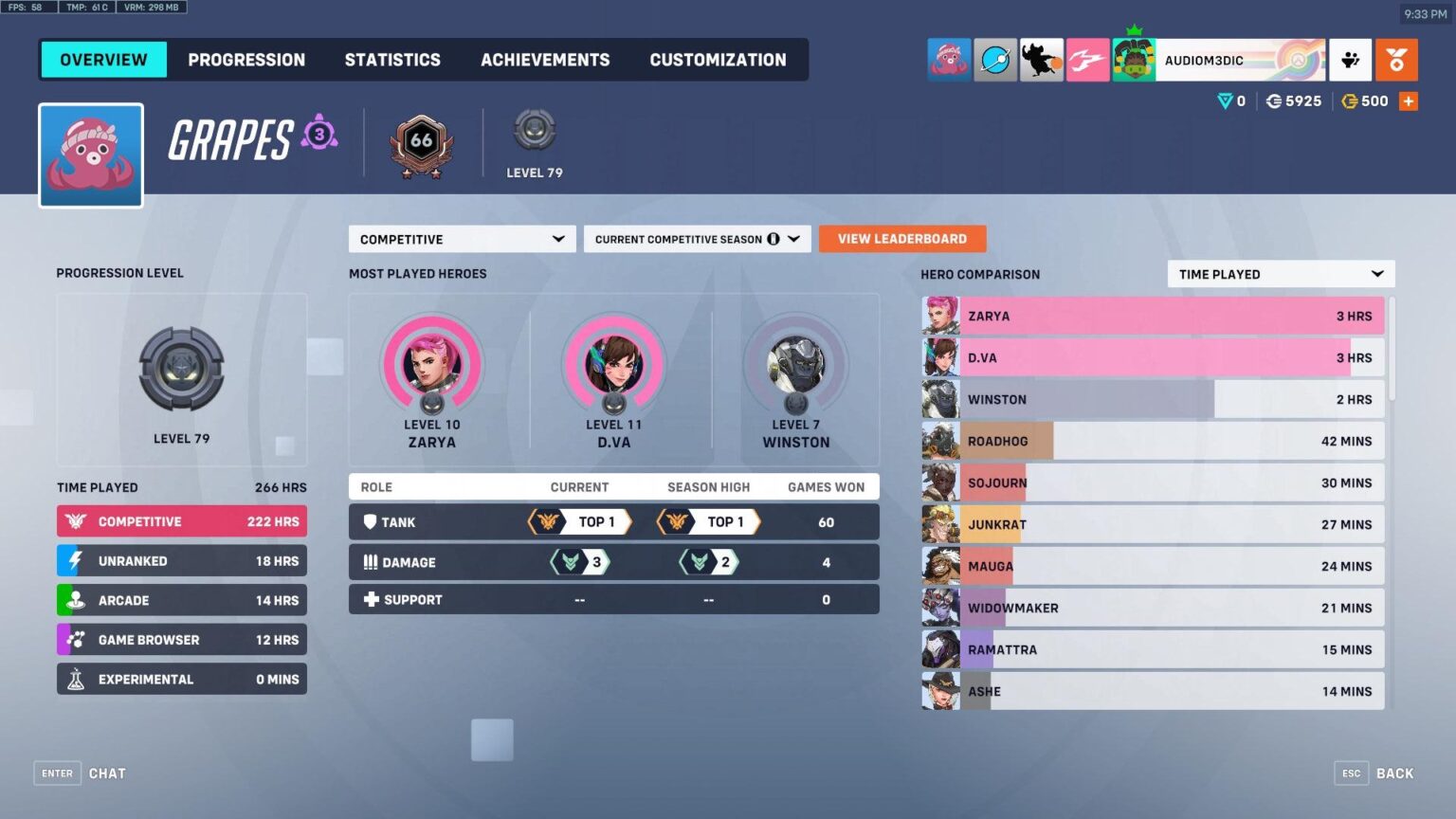This screenshot has width=1456, height=819.
Task: Open the Time Played comparison dropdown
Action: (x=1281, y=274)
